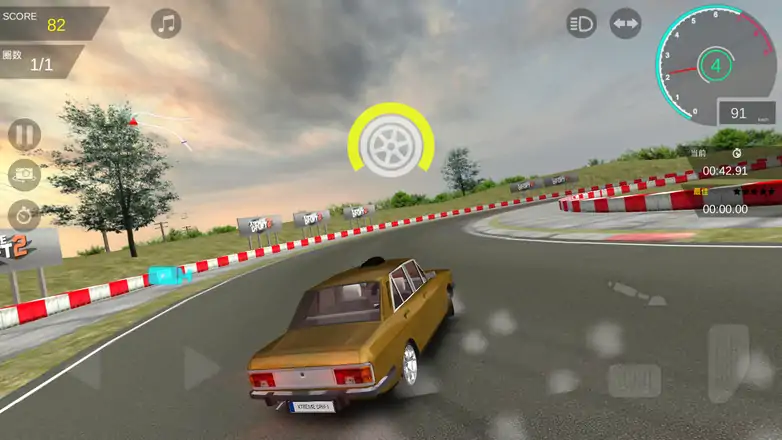Turn on the headlights

tap(581, 23)
